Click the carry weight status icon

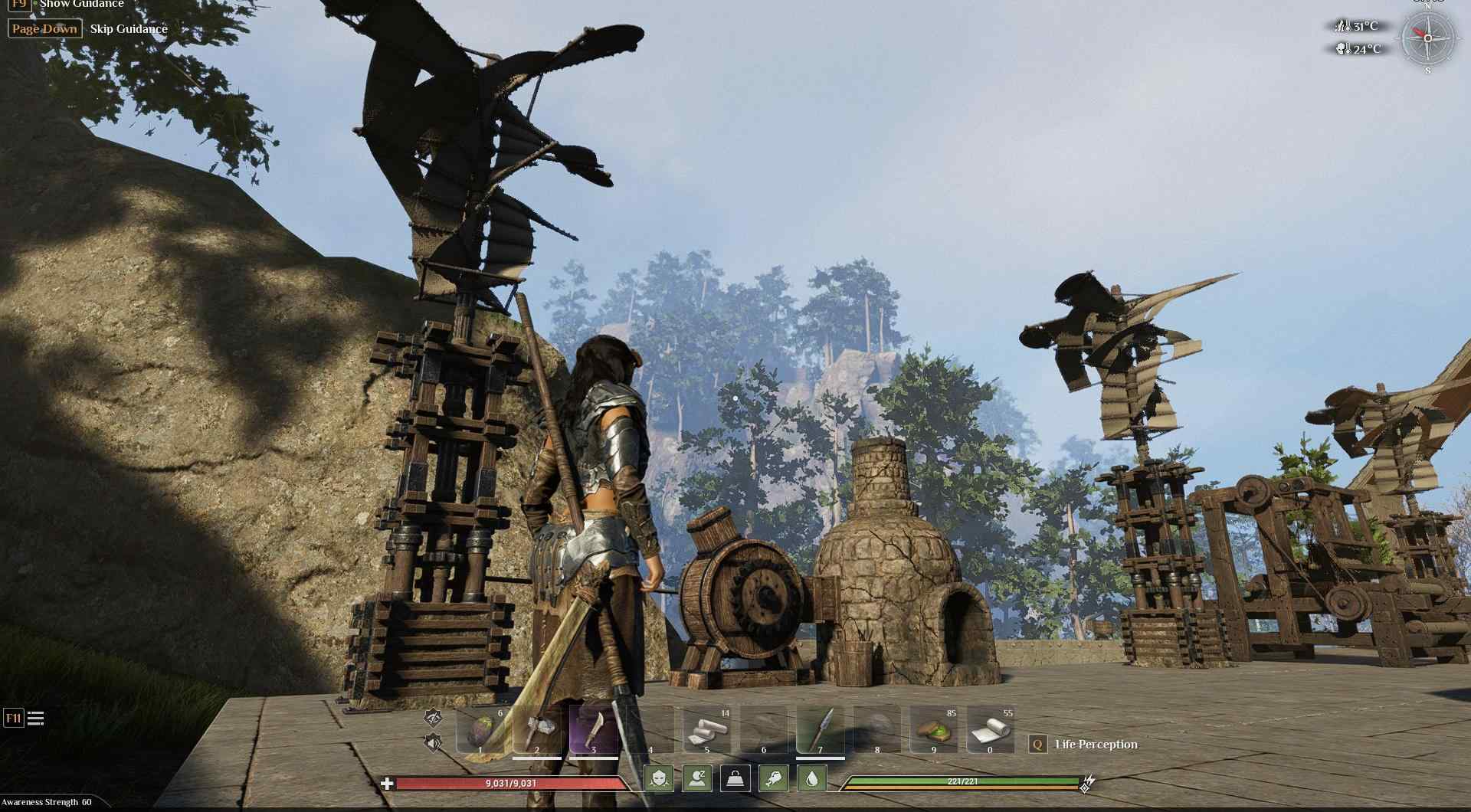tap(735, 778)
